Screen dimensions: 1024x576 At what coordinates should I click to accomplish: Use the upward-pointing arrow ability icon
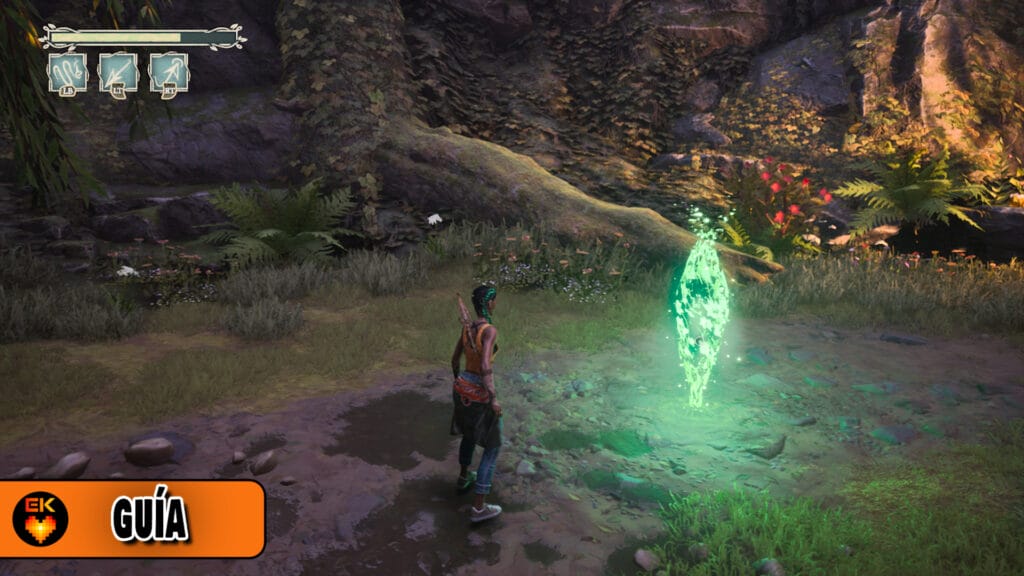click(x=169, y=73)
